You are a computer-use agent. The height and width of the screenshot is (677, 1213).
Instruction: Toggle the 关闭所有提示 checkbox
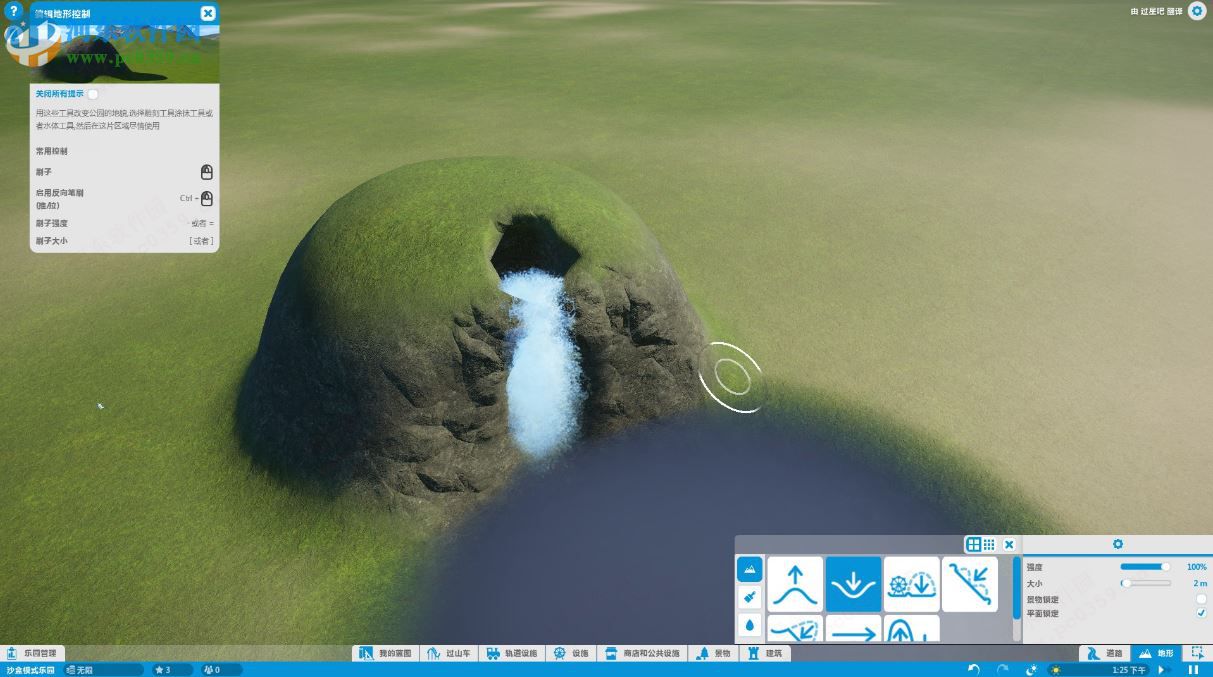click(x=93, y=94)
